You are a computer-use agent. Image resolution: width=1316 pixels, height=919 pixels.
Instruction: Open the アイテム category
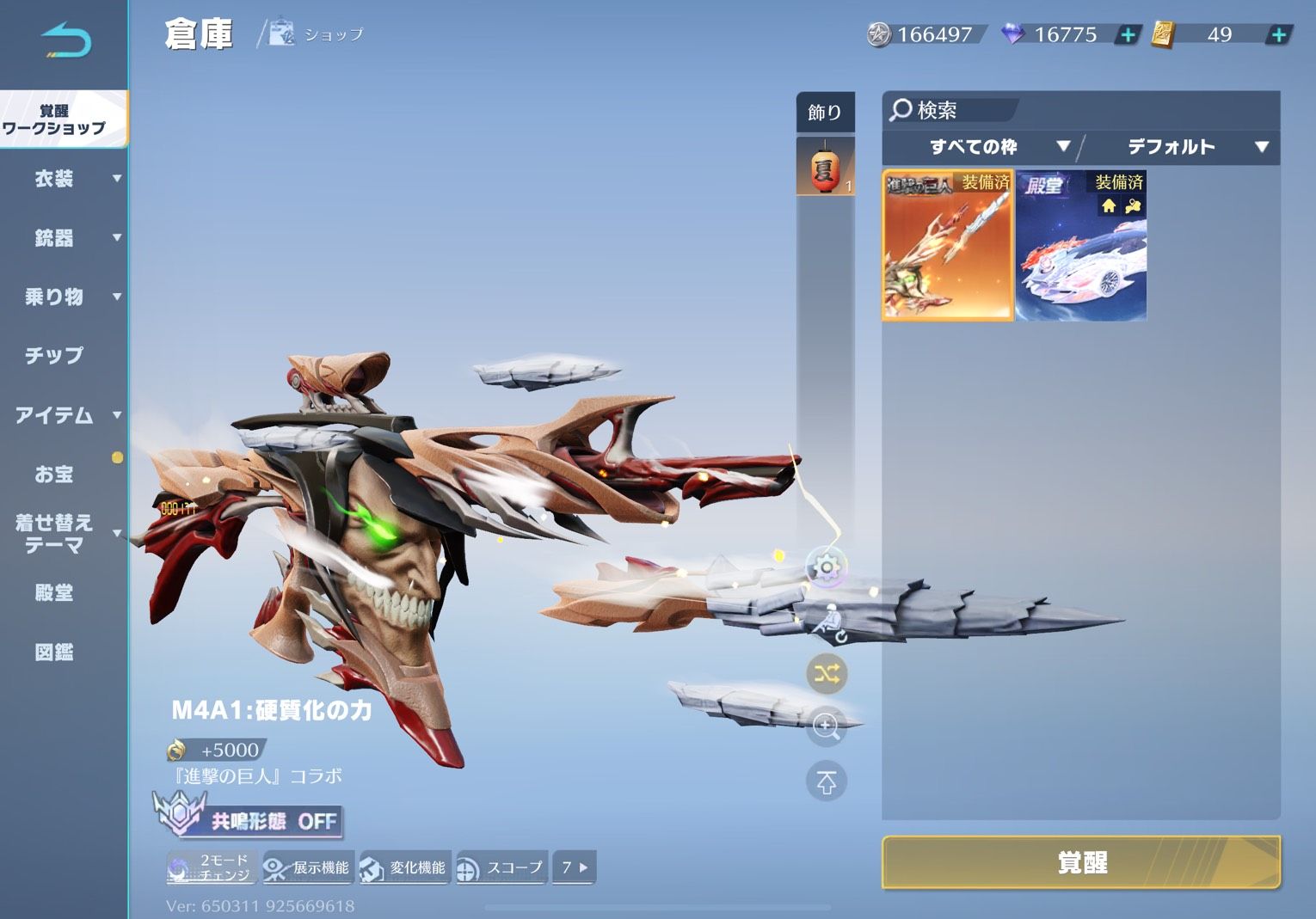click(56, 416)
